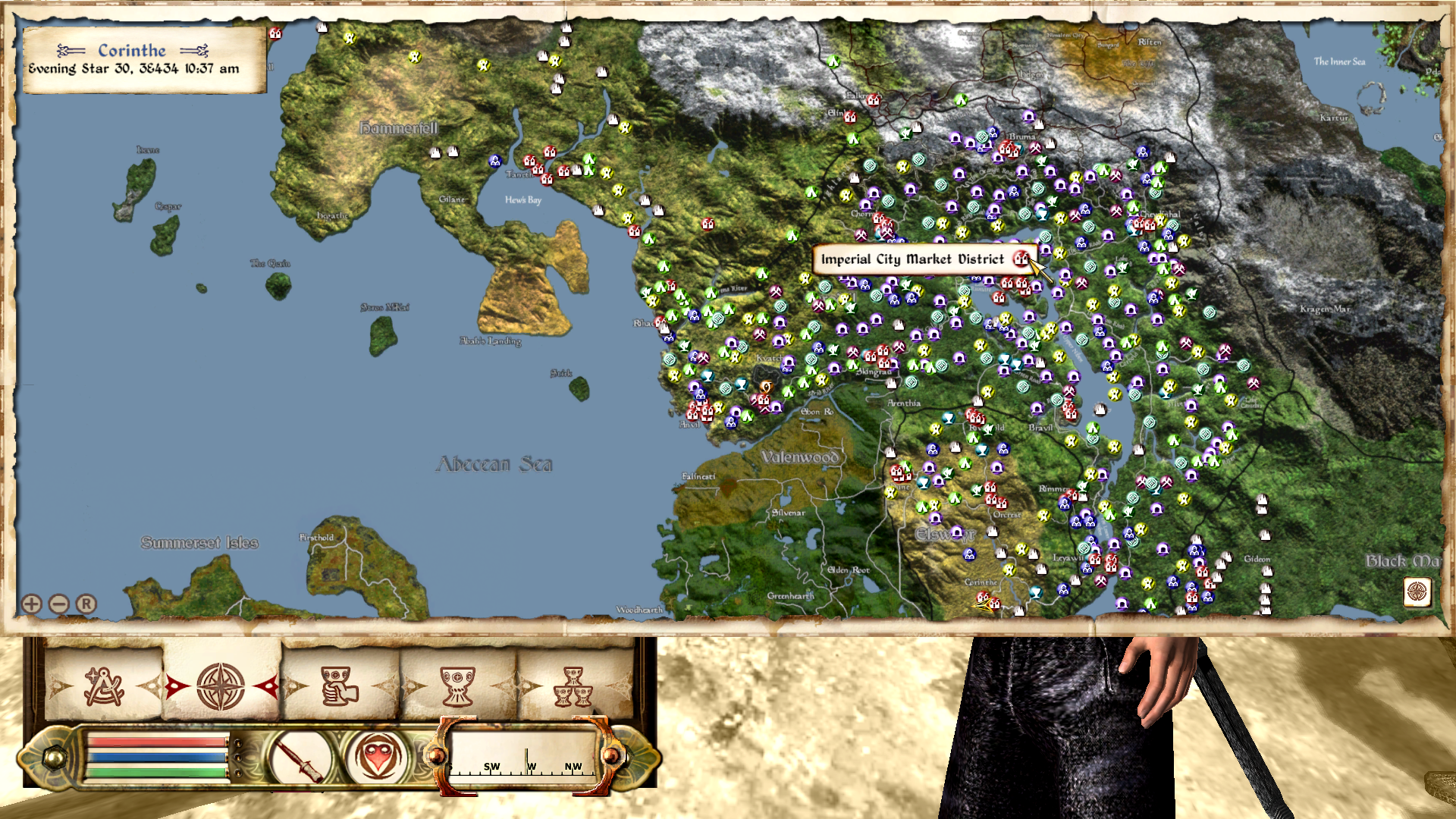Zoom out the map with minus button
This screenshot has height=819, width=1456.
click(x=59, y=604)
